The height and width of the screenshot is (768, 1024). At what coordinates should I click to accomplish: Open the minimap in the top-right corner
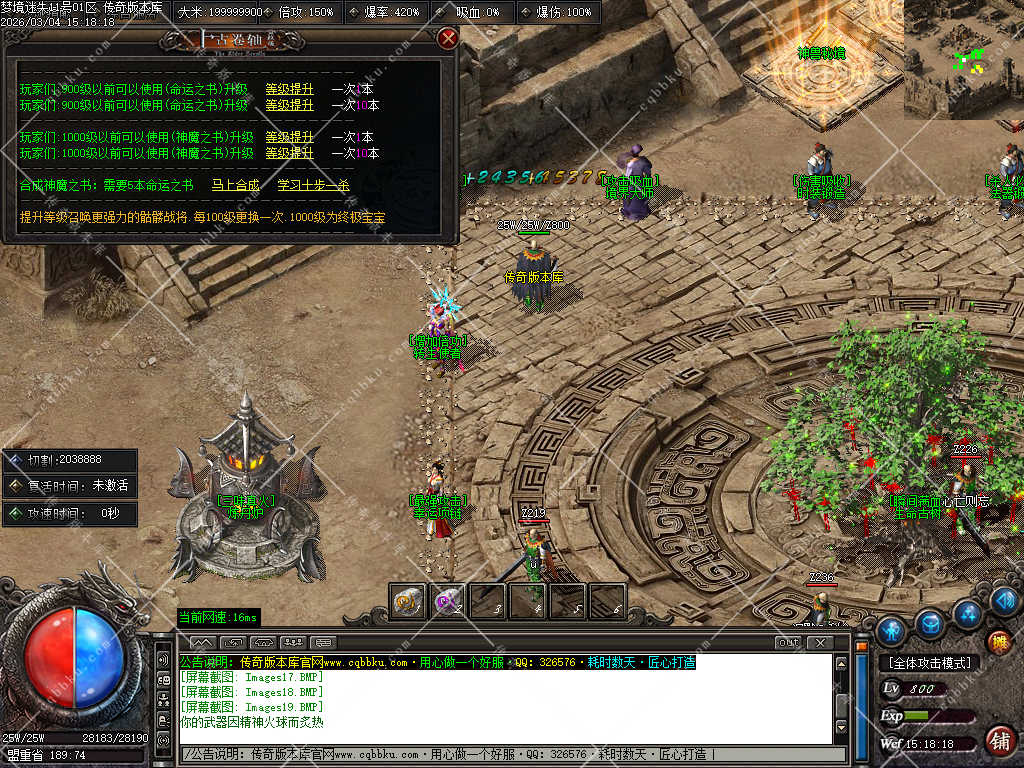click(x=963, y=58)
